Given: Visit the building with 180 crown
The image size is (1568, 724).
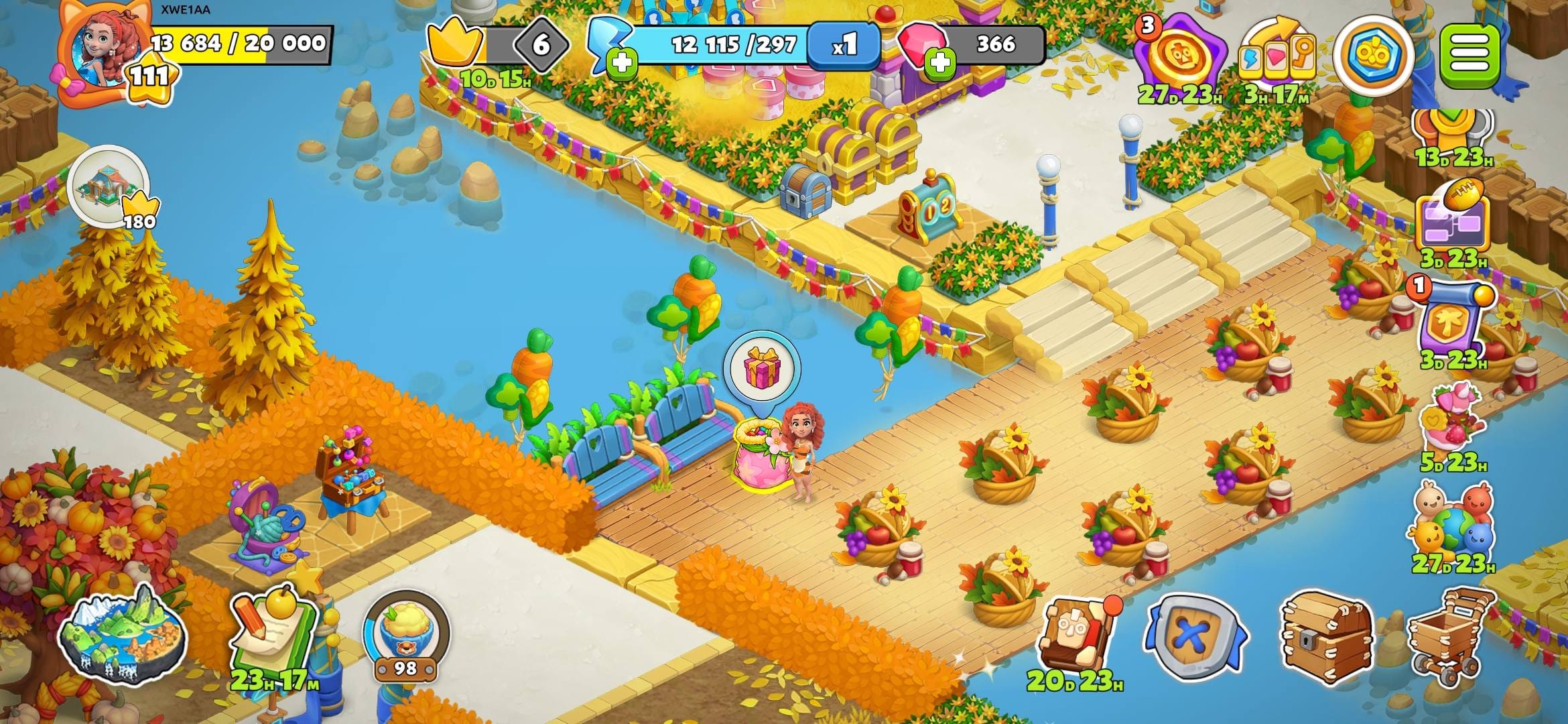Looking at the screenshot, I should pos(109,184).
